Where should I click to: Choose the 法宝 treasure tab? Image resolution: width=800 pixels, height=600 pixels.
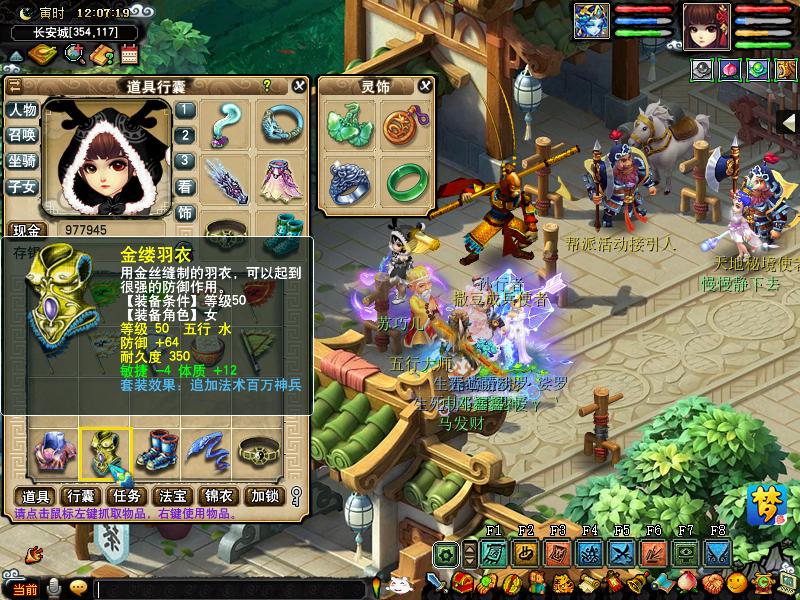pyautogui.click(x=172, y=496)
